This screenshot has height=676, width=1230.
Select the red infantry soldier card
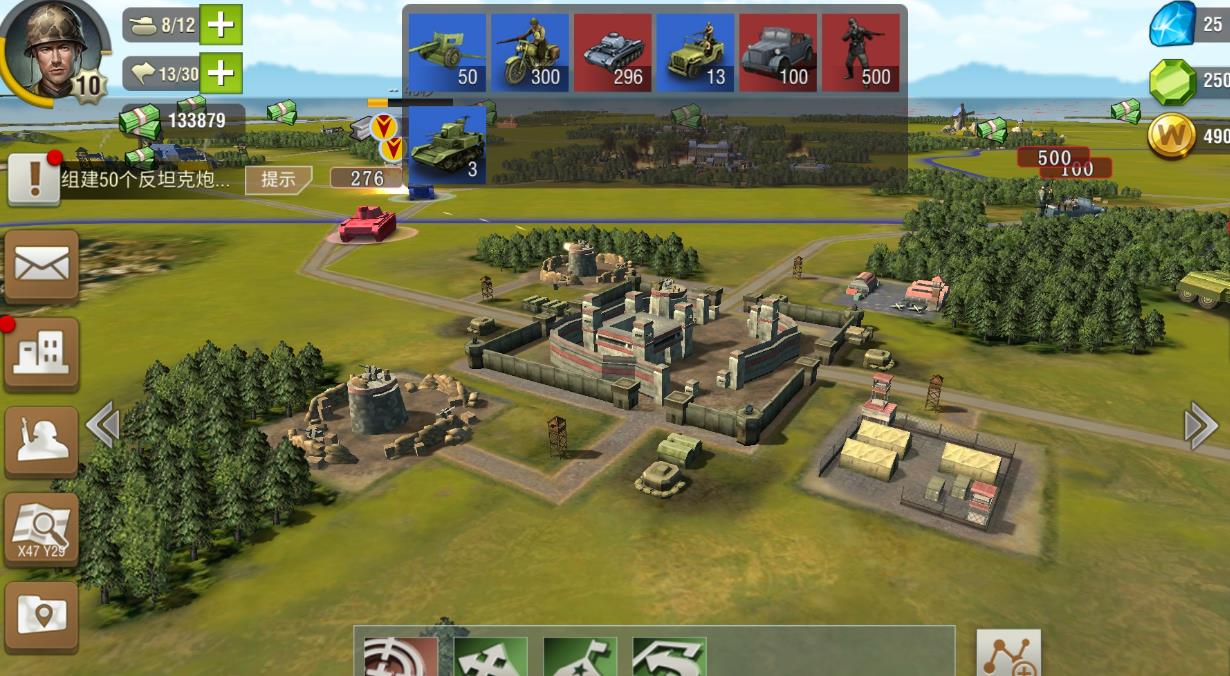pos(860,52)
